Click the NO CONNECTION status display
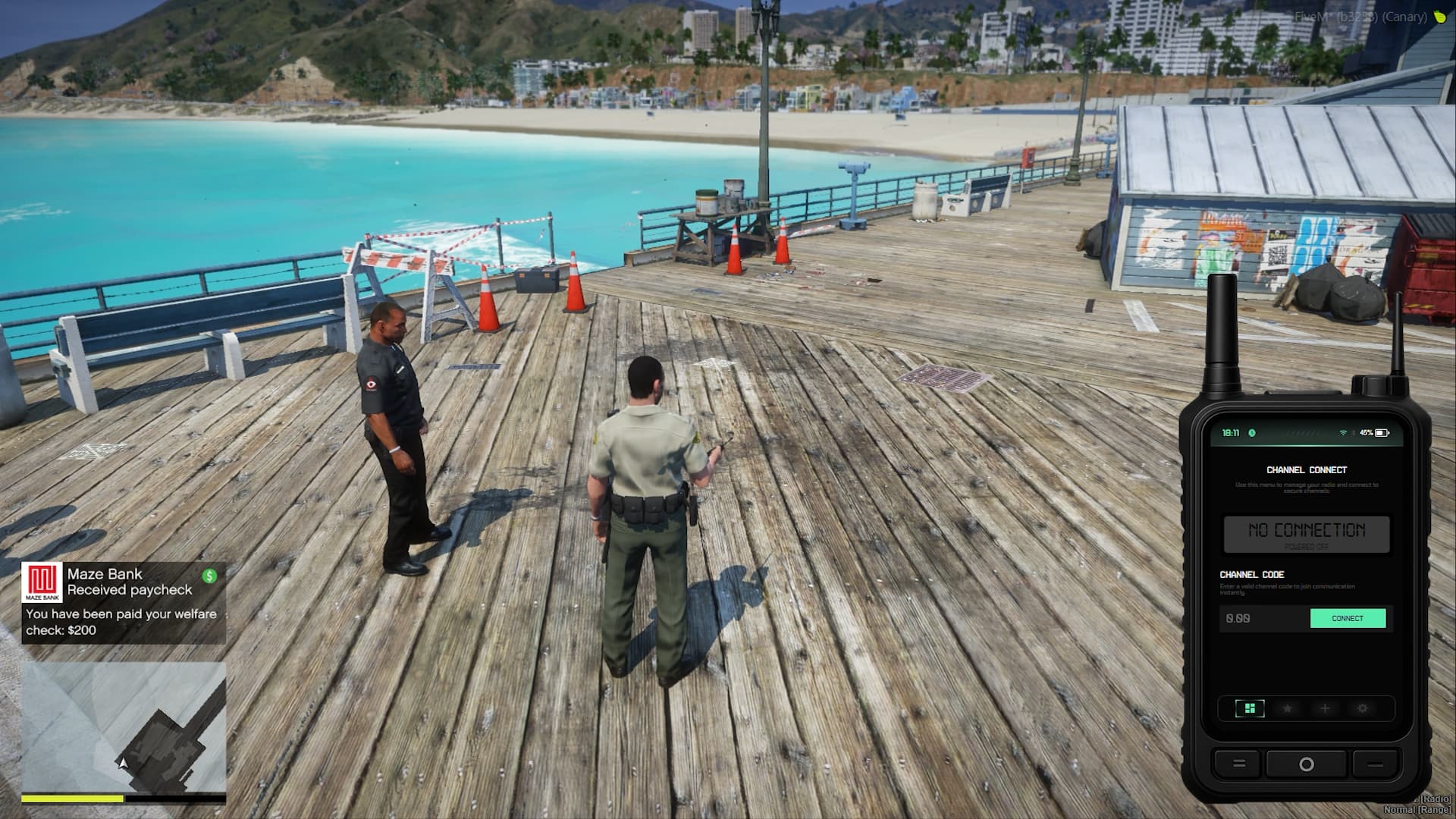 click(1307, 533)
